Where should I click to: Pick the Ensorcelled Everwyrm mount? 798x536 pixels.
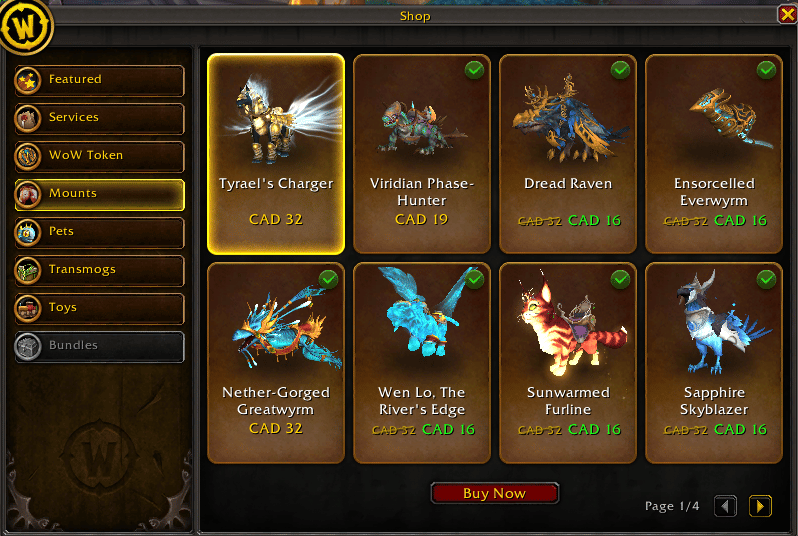click(714, 153)
